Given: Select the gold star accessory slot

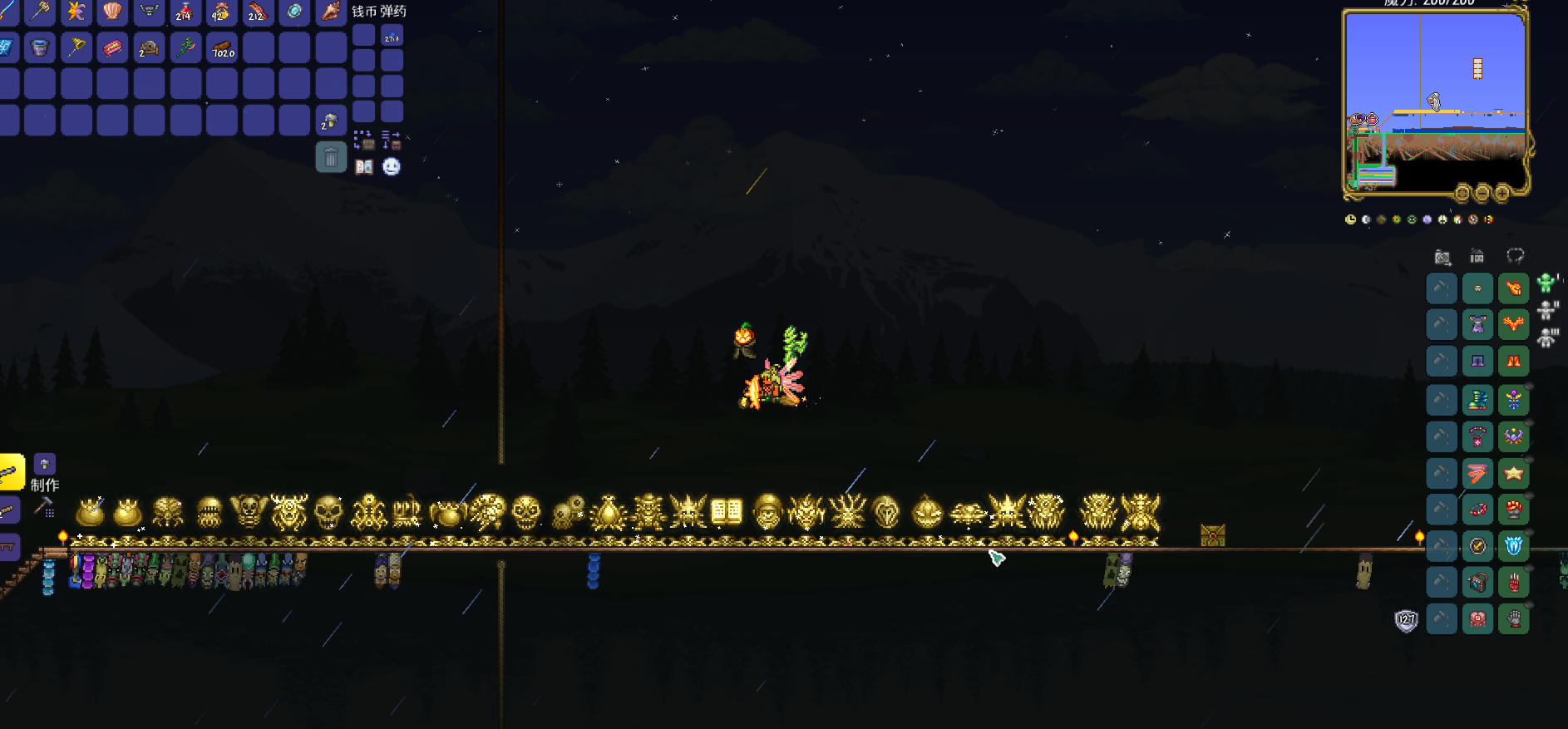Looking at the screenshot, I should (1514, 474).
